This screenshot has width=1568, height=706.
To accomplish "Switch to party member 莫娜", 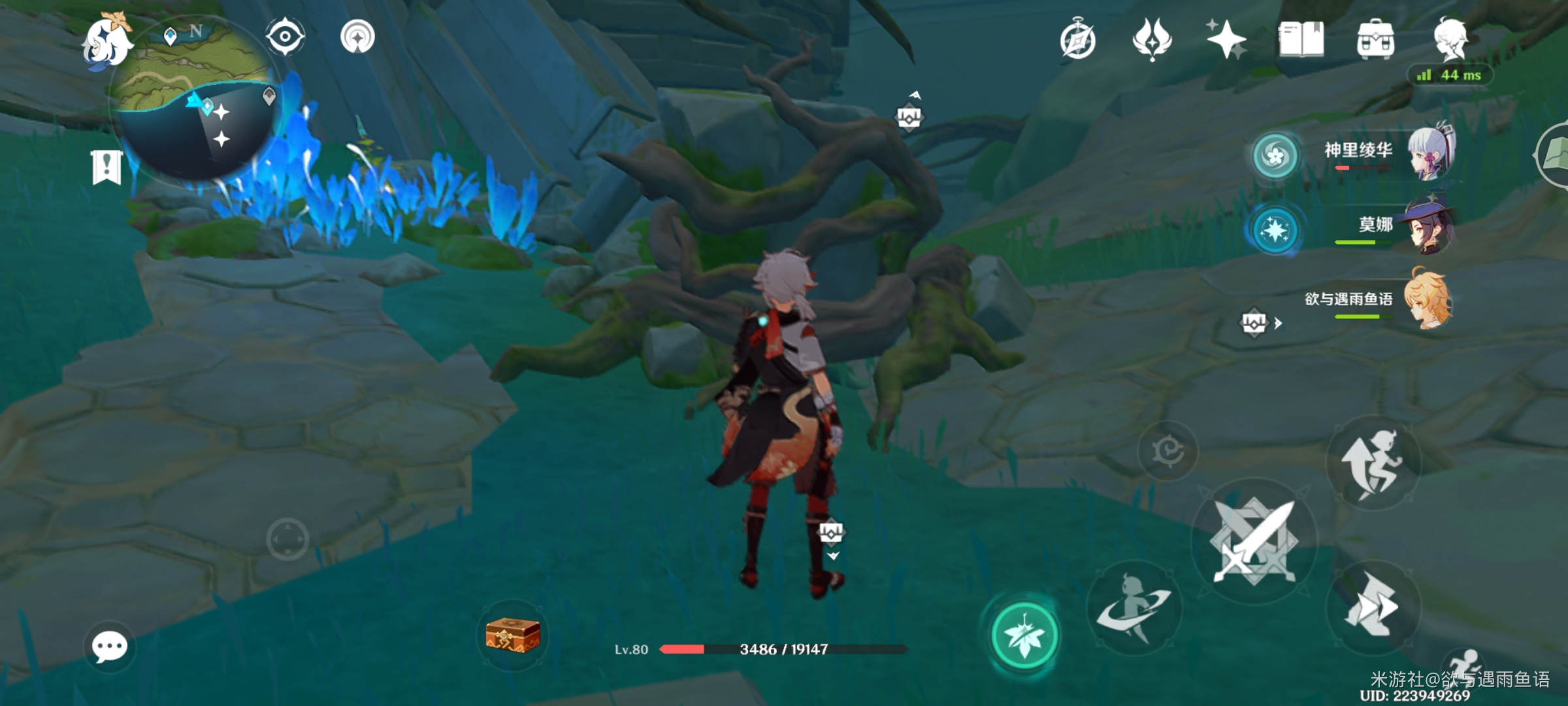I will click(1431, 226).
